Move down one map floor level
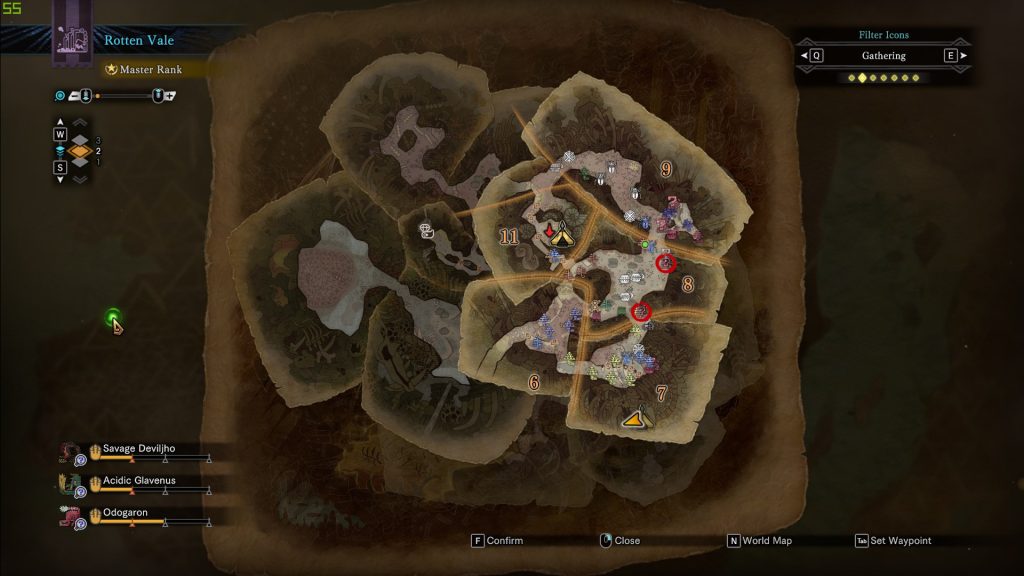 60,167
